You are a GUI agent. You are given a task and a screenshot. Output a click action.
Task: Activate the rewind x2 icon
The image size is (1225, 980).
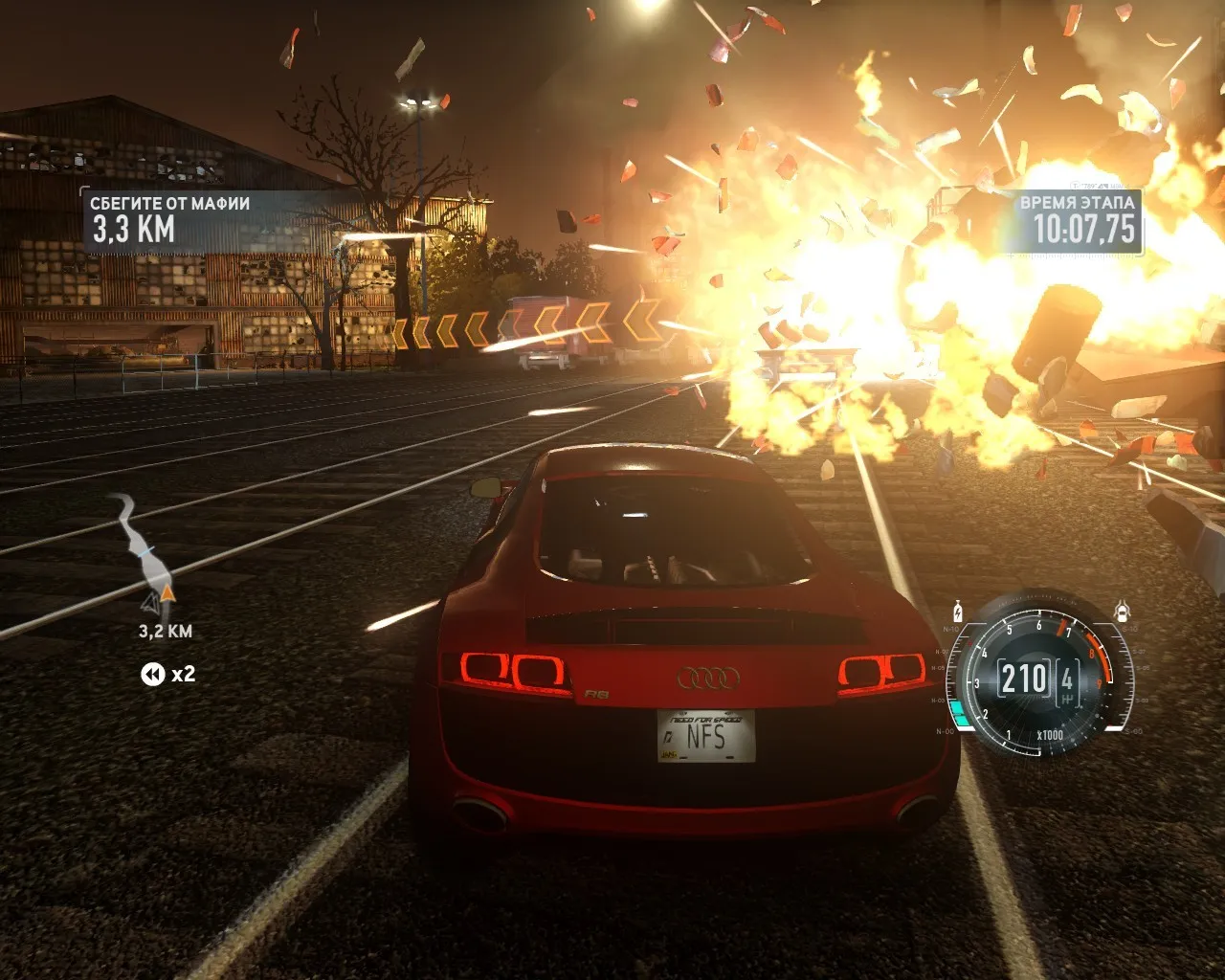153,675
